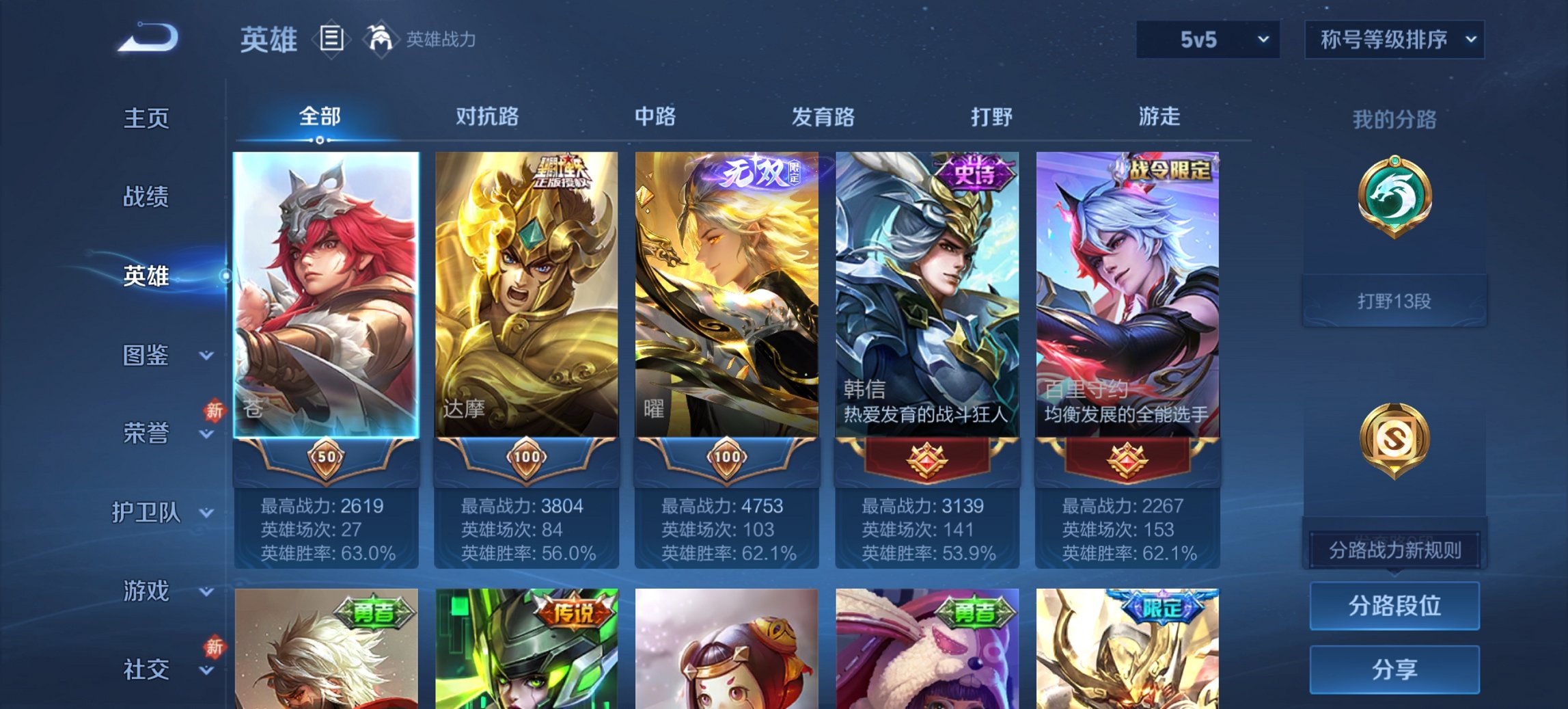Click the 英雄战力 helmet icon
Screen dimensions: 1568x709
click(381, 39)
